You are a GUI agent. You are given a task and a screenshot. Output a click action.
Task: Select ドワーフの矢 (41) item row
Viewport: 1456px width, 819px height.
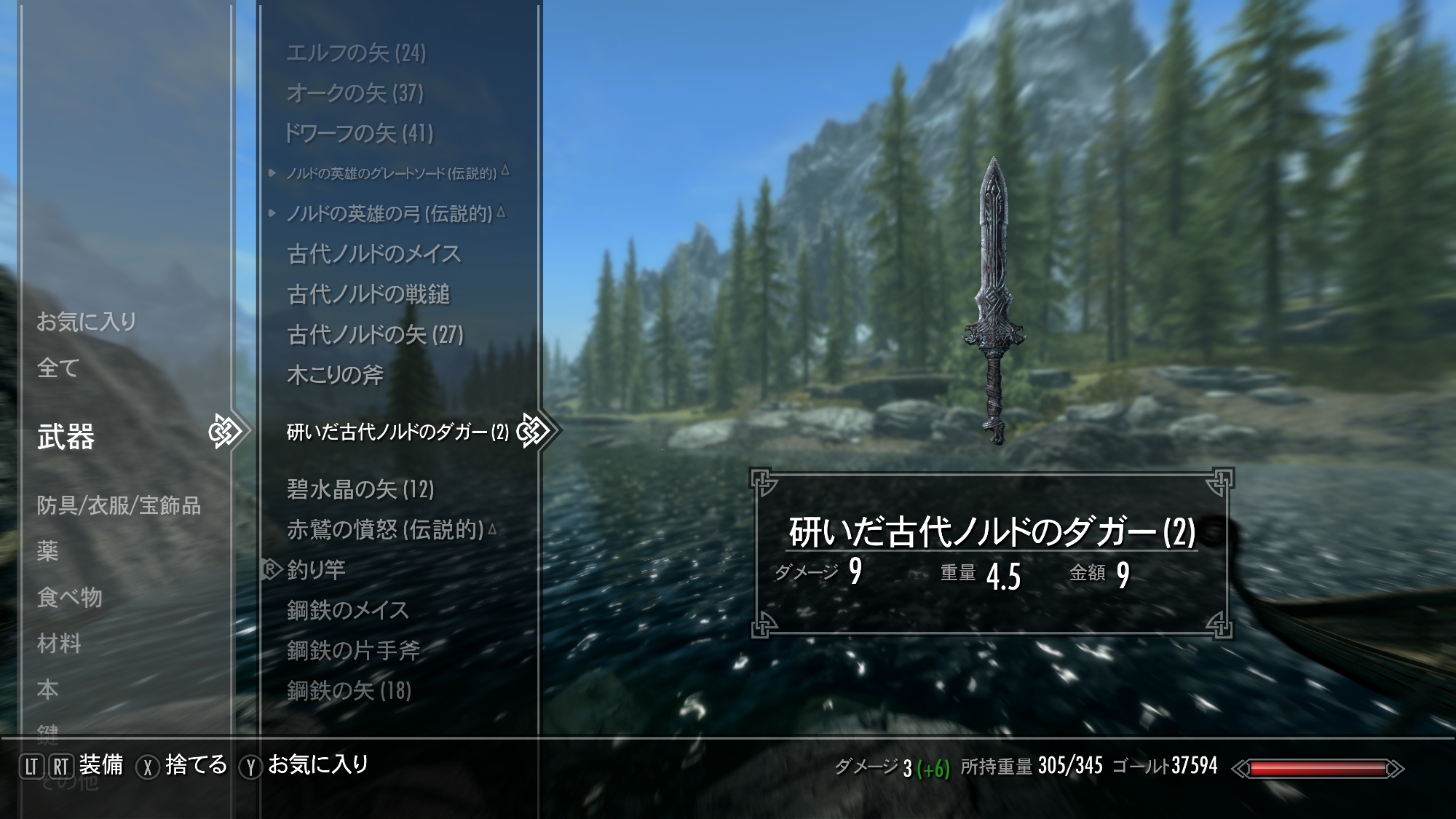[x=358, y=133]
